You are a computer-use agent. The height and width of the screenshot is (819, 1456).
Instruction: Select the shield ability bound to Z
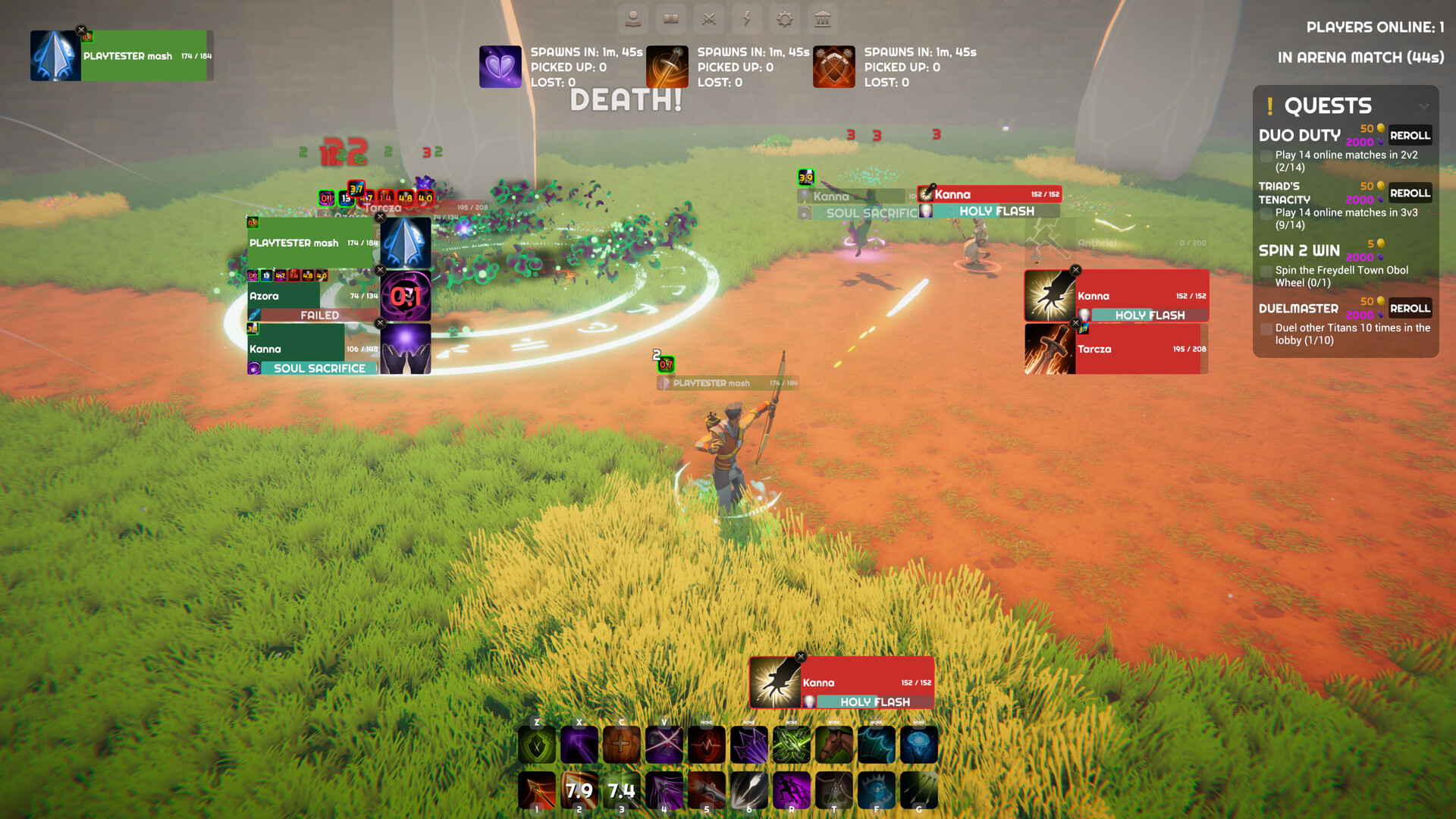[538, 744]
